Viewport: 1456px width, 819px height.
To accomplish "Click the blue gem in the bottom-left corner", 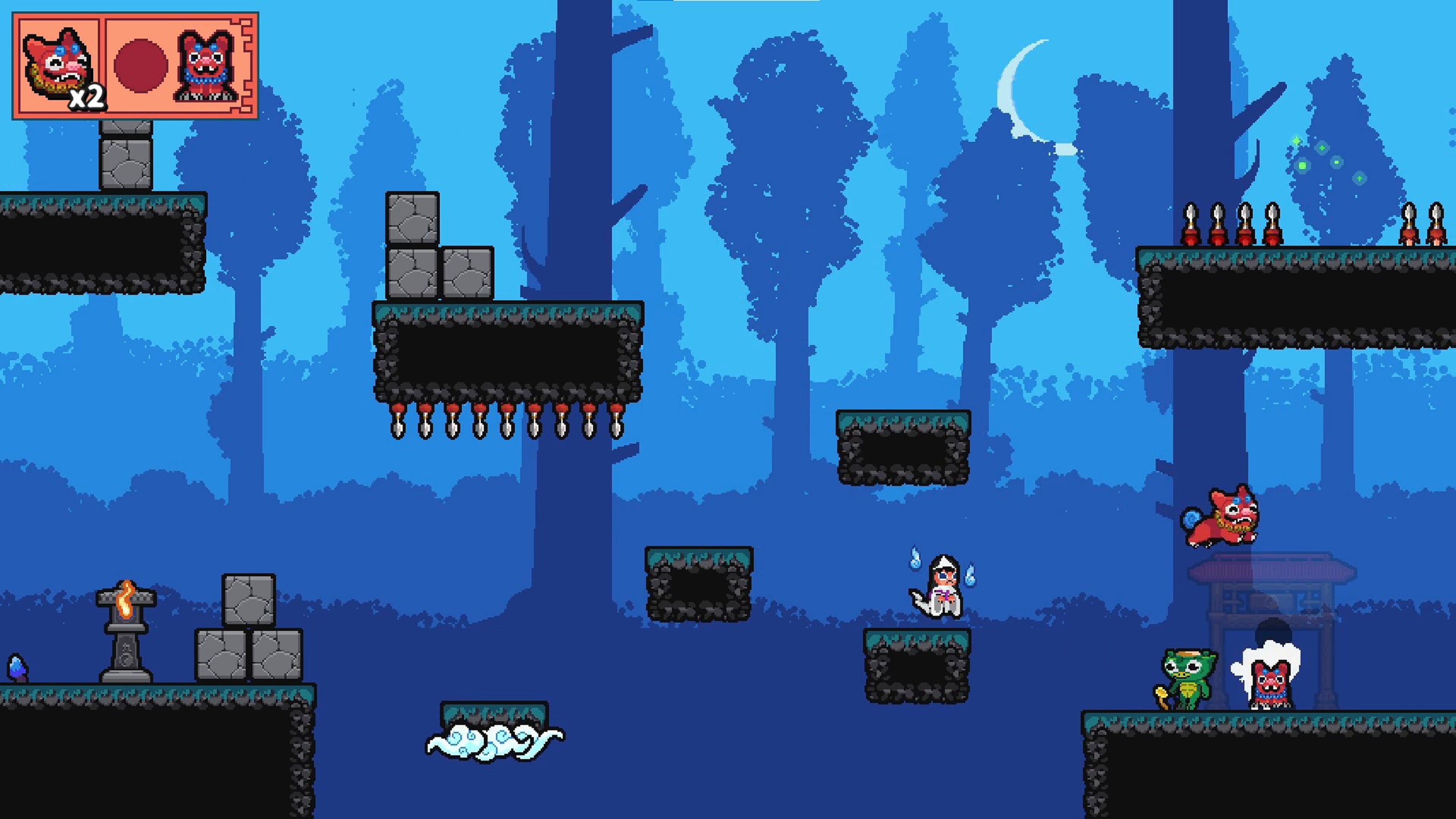I will click(16, 667).
